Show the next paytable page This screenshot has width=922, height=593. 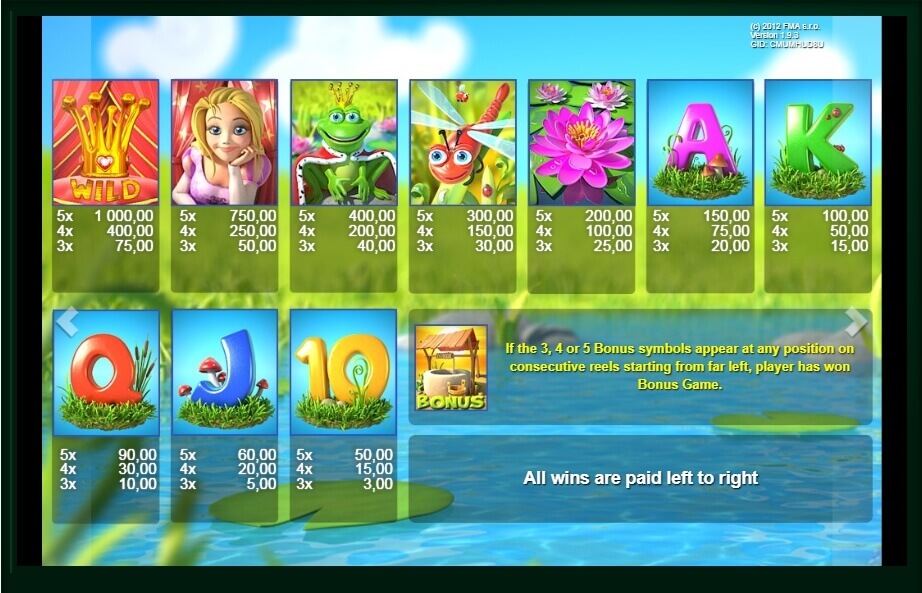(x=856, y=322)
